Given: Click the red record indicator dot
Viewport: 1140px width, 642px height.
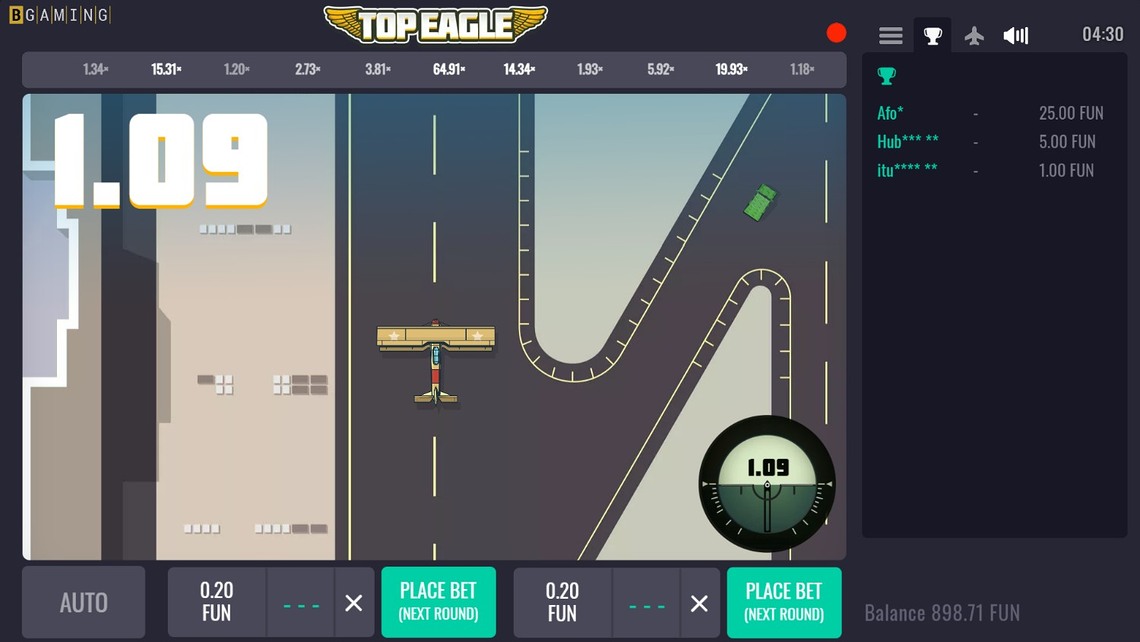Looking at the screenshot, I should coord(836,33).
